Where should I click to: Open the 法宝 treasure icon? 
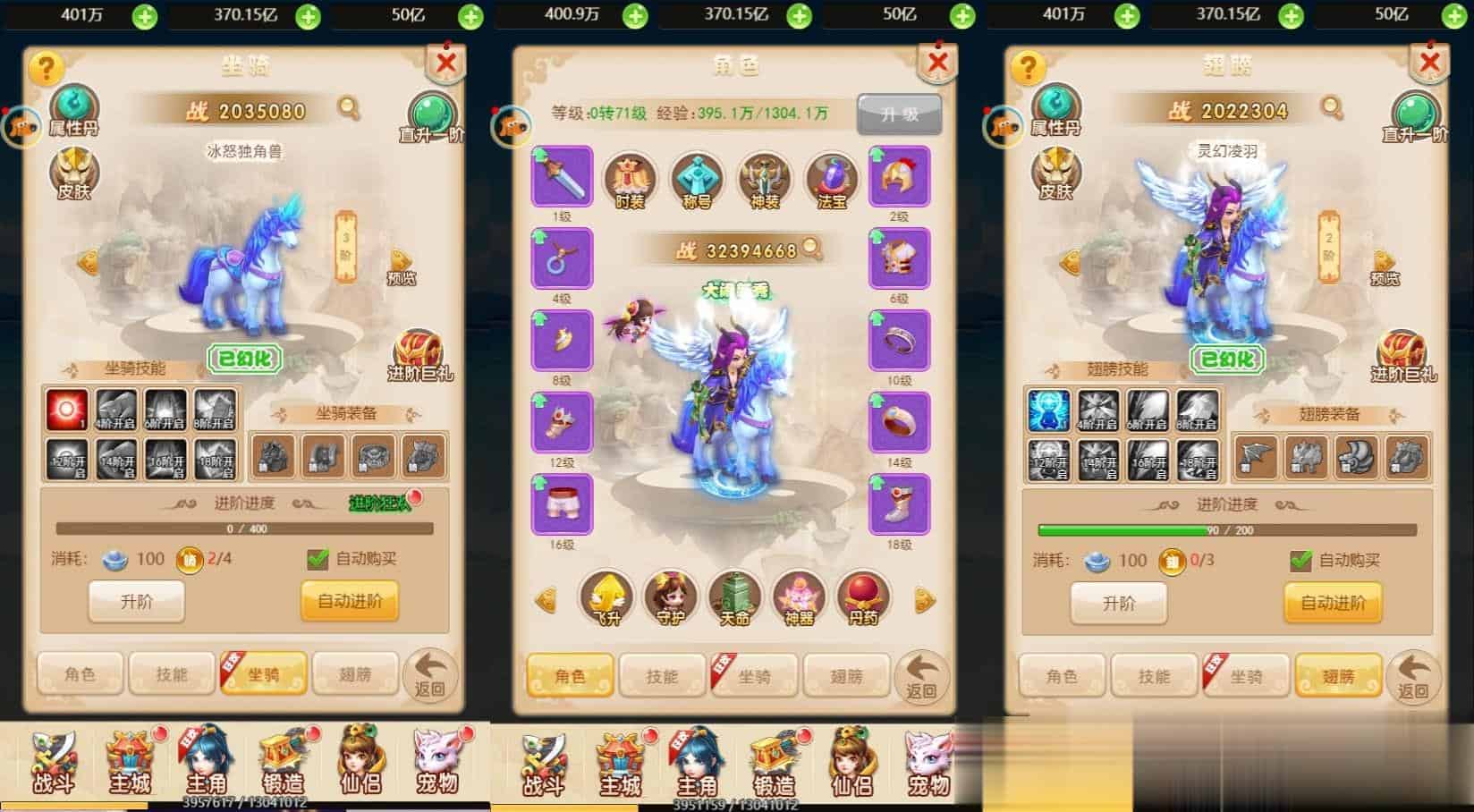(831, 179)
